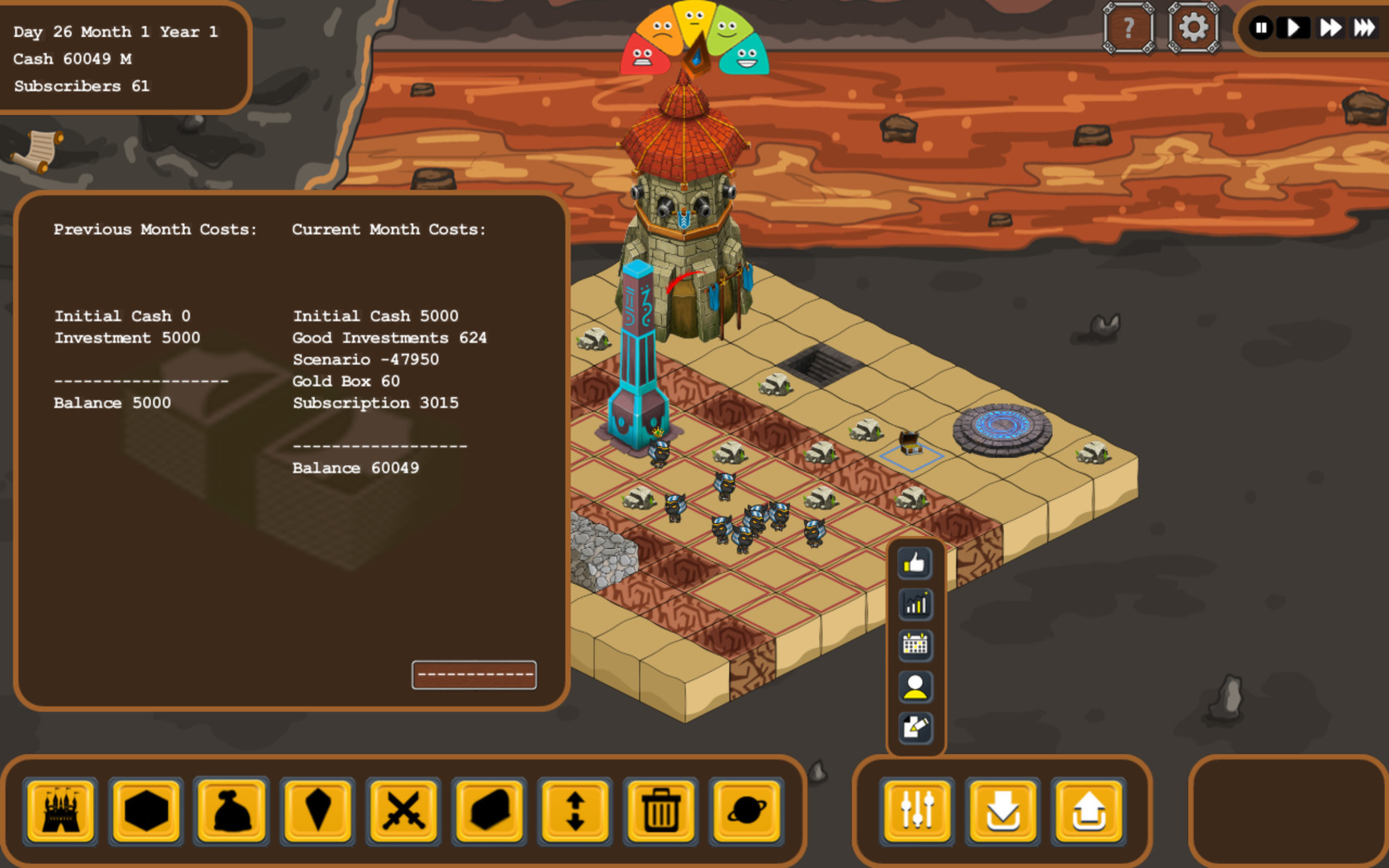This screenshot has height=868, width=1389.
Task: Select the castle building tool
Action: point(60,812)
